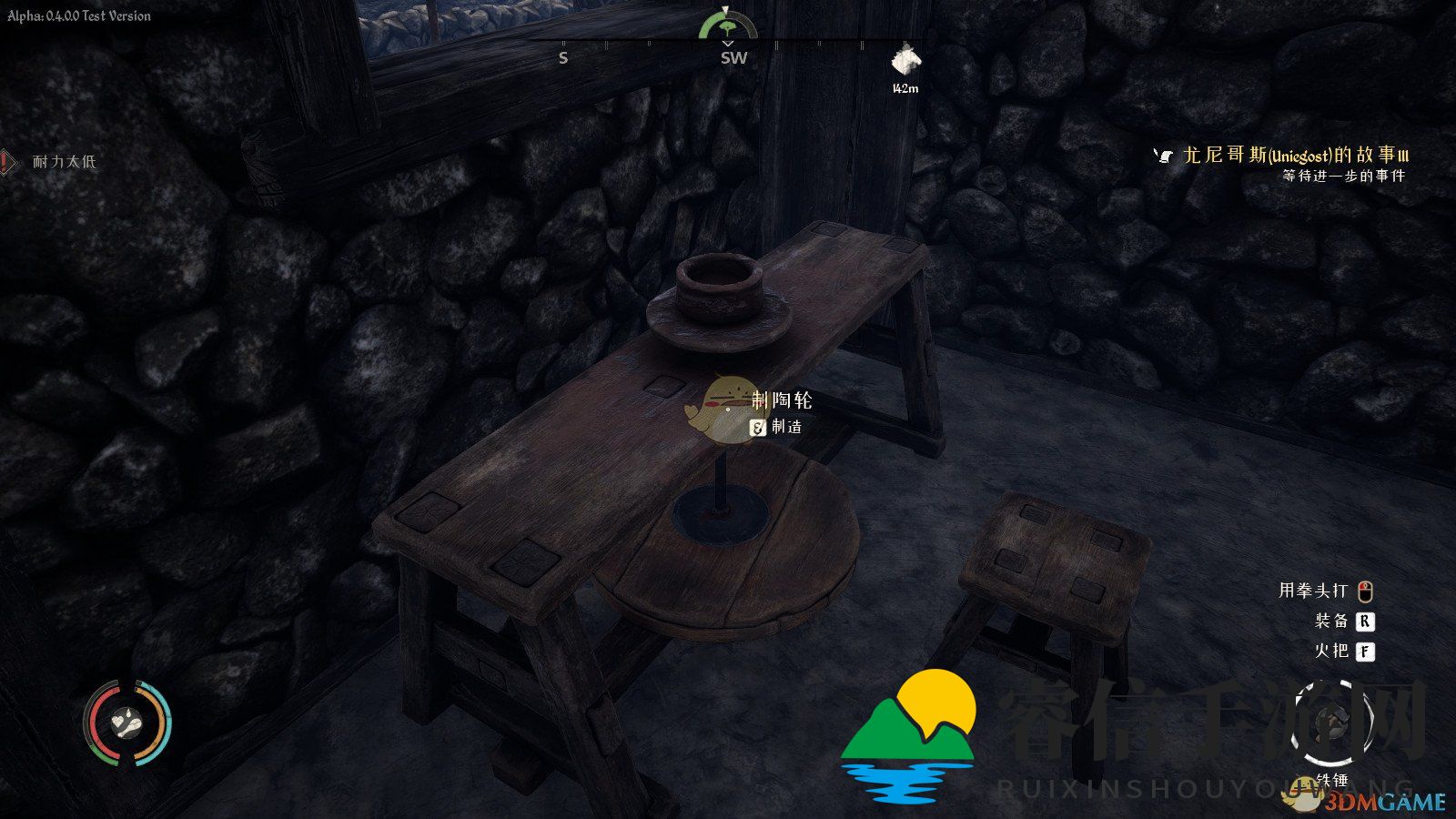This screenshot has height=819, width=1456.
Task: Open the circular health and status gauge
Action: pos(127,723)
